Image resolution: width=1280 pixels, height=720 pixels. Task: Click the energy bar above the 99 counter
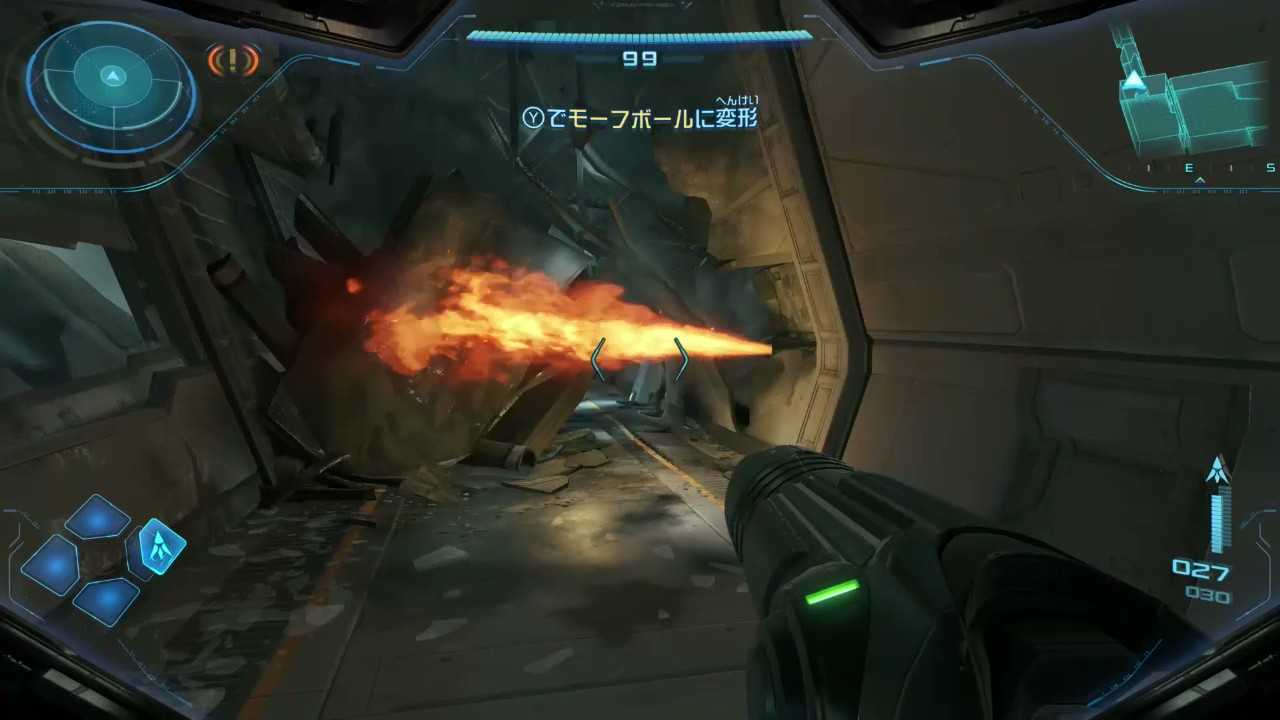click(x=639, y=36)
